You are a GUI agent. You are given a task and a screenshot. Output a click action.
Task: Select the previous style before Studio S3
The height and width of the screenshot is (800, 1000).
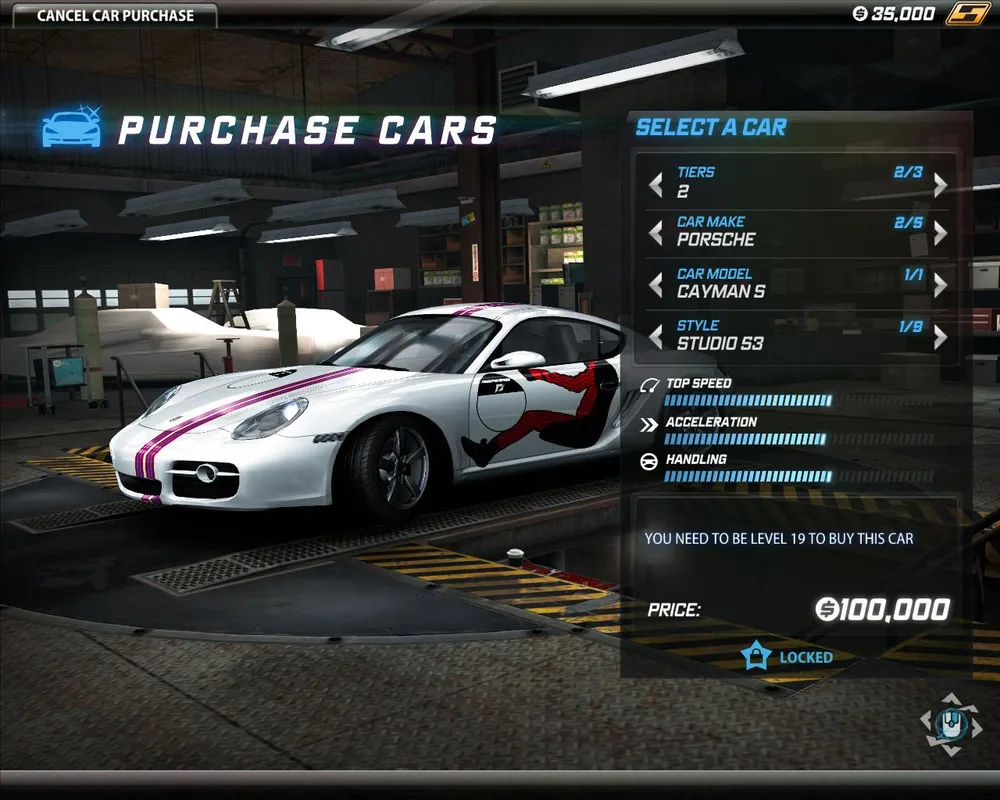656,337
